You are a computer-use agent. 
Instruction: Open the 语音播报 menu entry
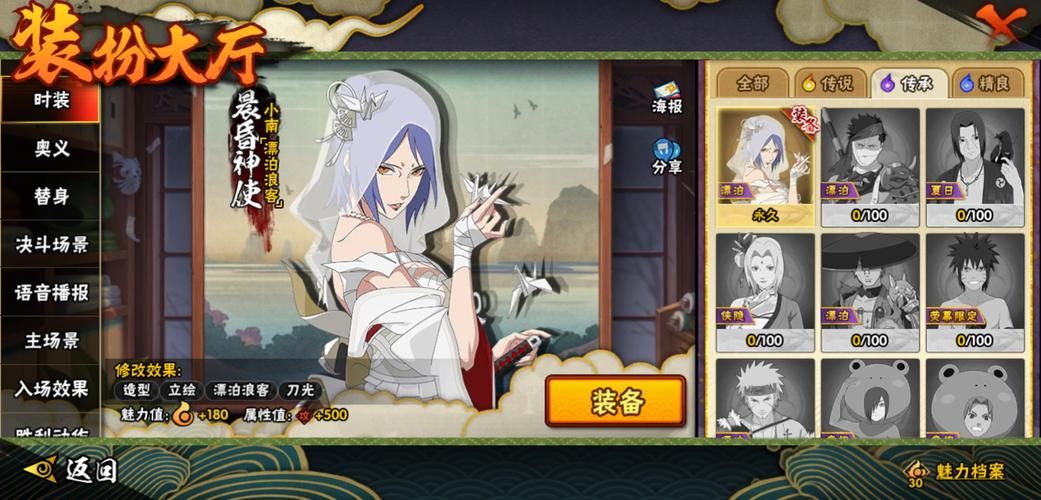(51, 292)
